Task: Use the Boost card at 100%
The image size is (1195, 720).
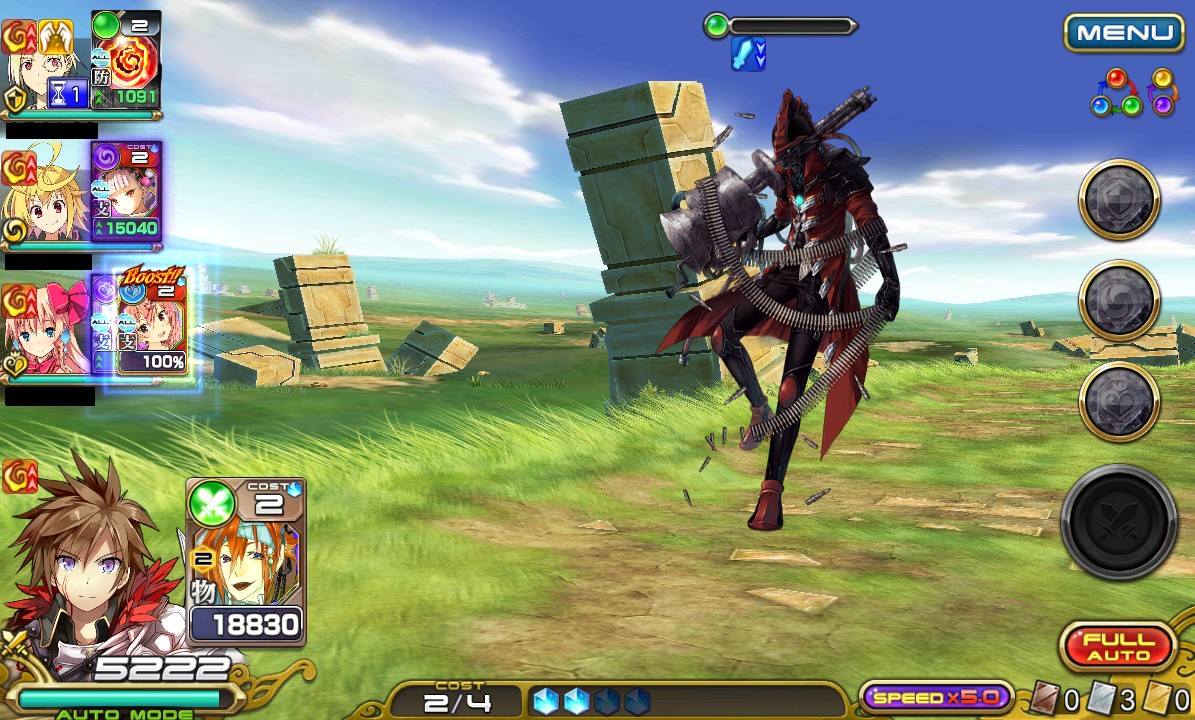Action: pyautogui.click(x=152, y=324)
